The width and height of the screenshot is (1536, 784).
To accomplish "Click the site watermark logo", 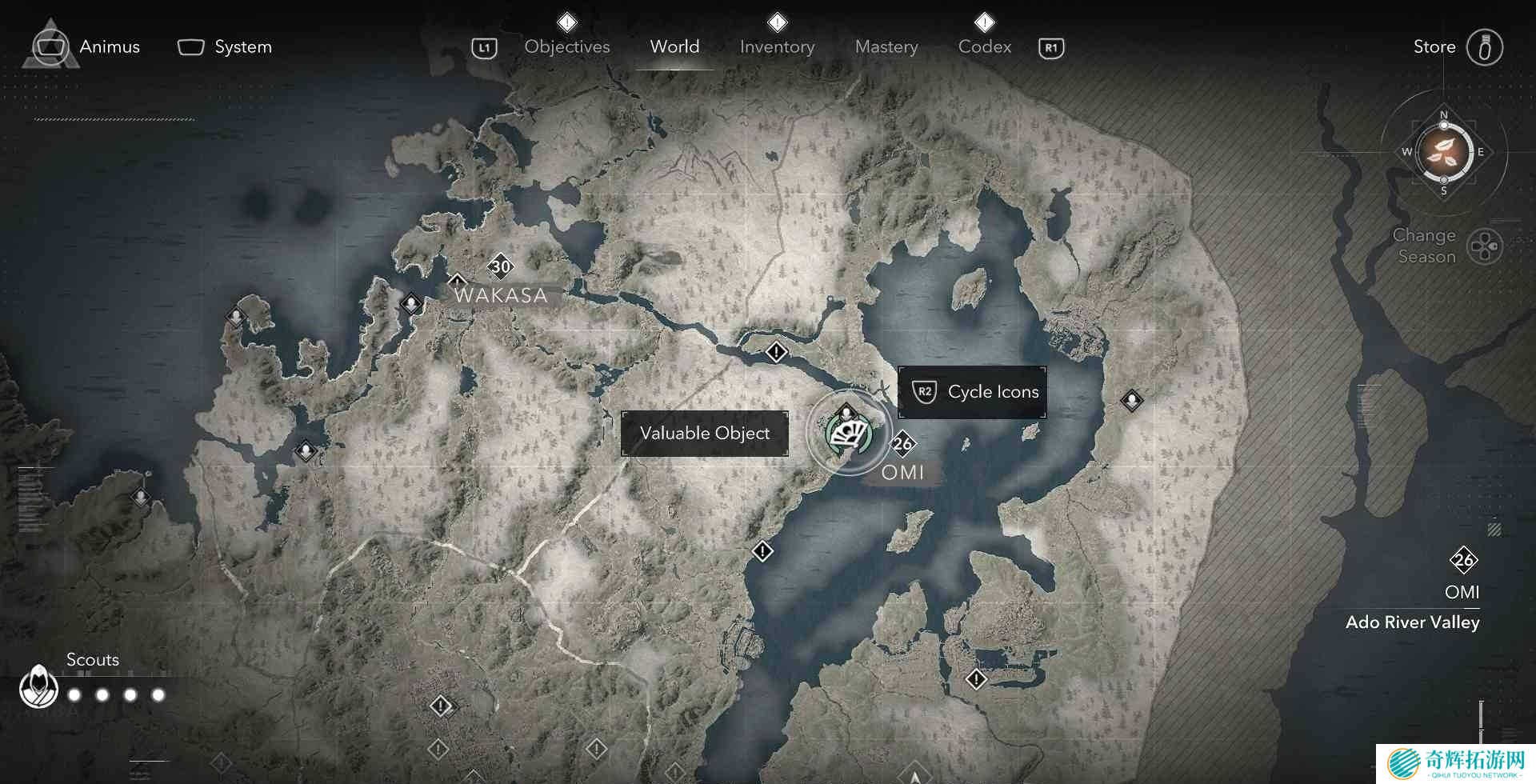I will [x=1455, y=763].
